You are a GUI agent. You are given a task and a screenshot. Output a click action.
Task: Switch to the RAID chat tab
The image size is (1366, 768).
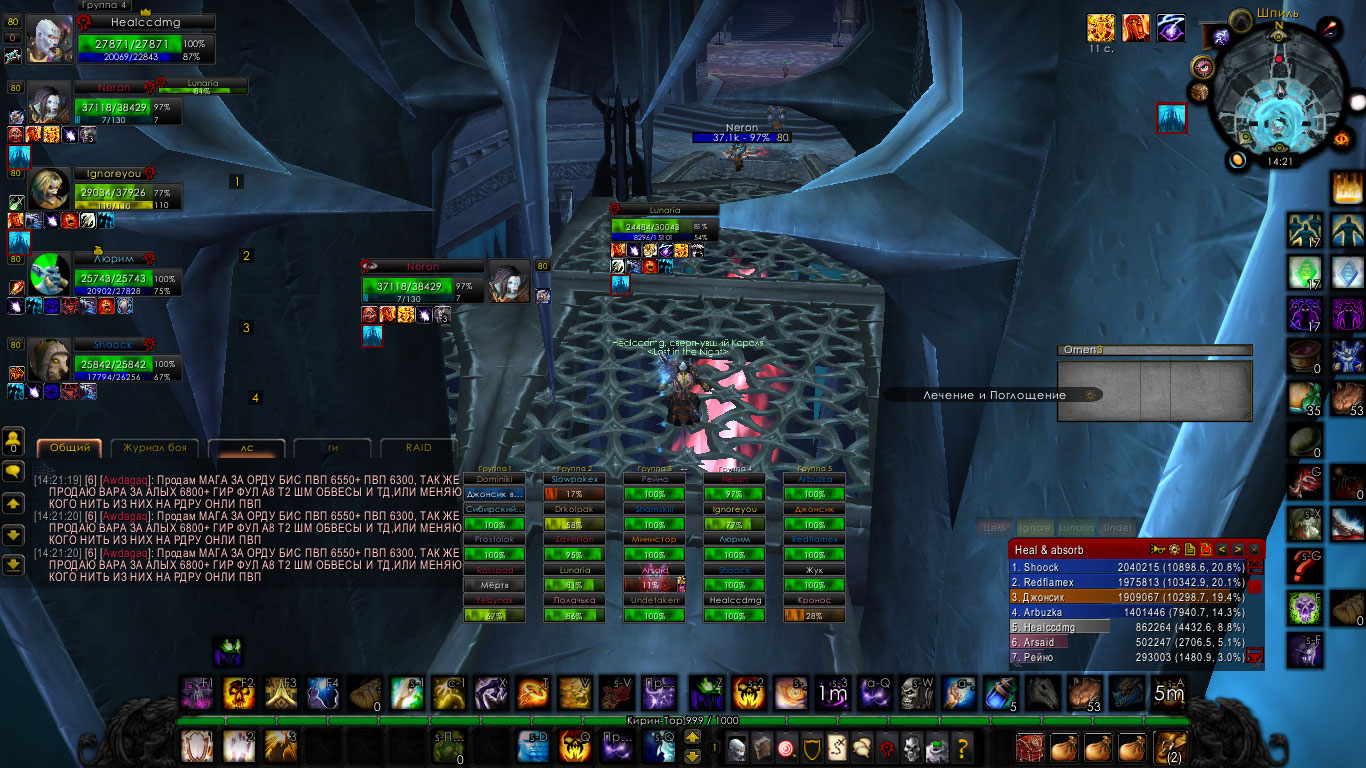419,448
